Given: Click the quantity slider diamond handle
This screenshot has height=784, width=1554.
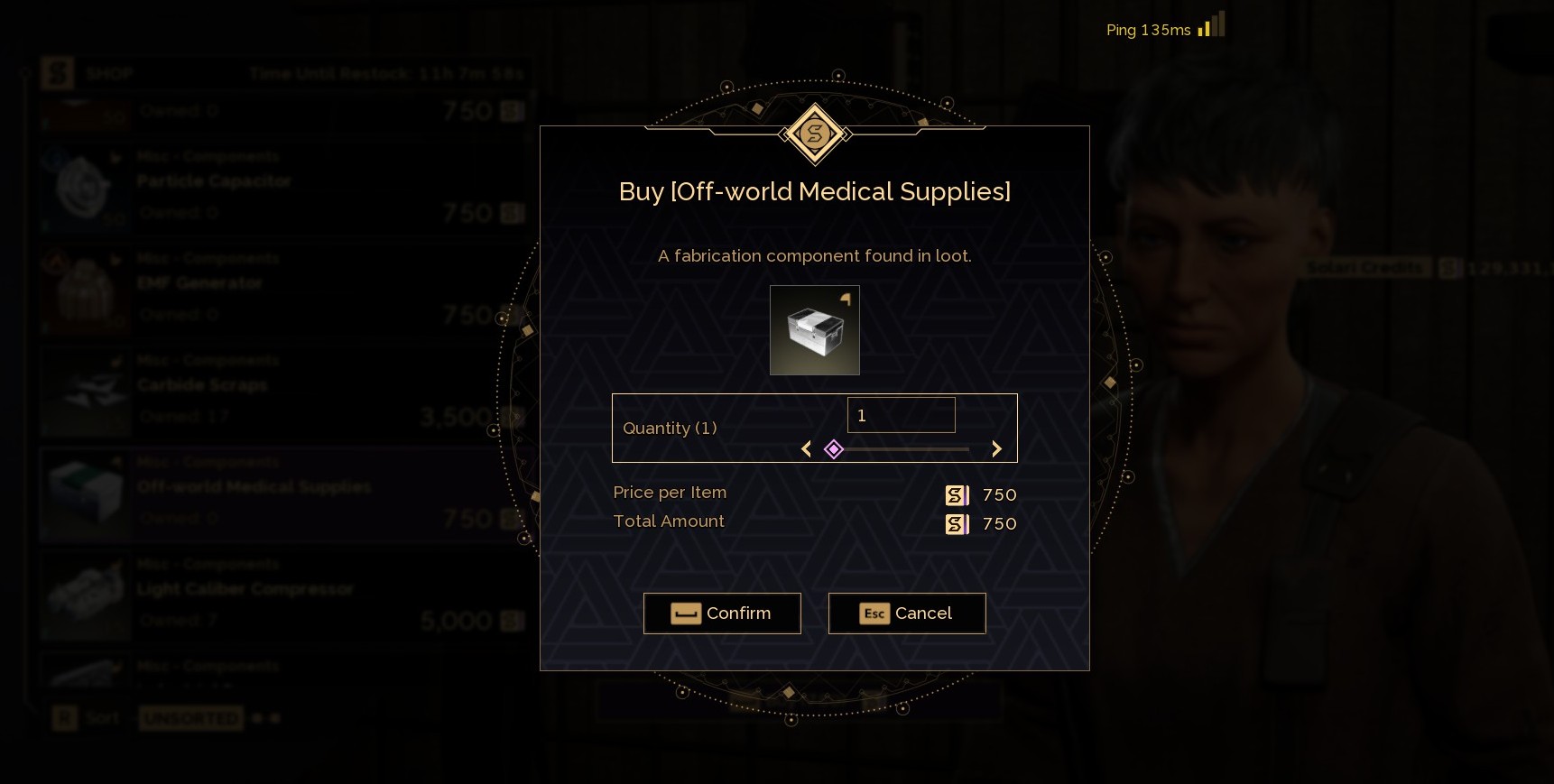Looking at the screenshot, I should (834, 449).
